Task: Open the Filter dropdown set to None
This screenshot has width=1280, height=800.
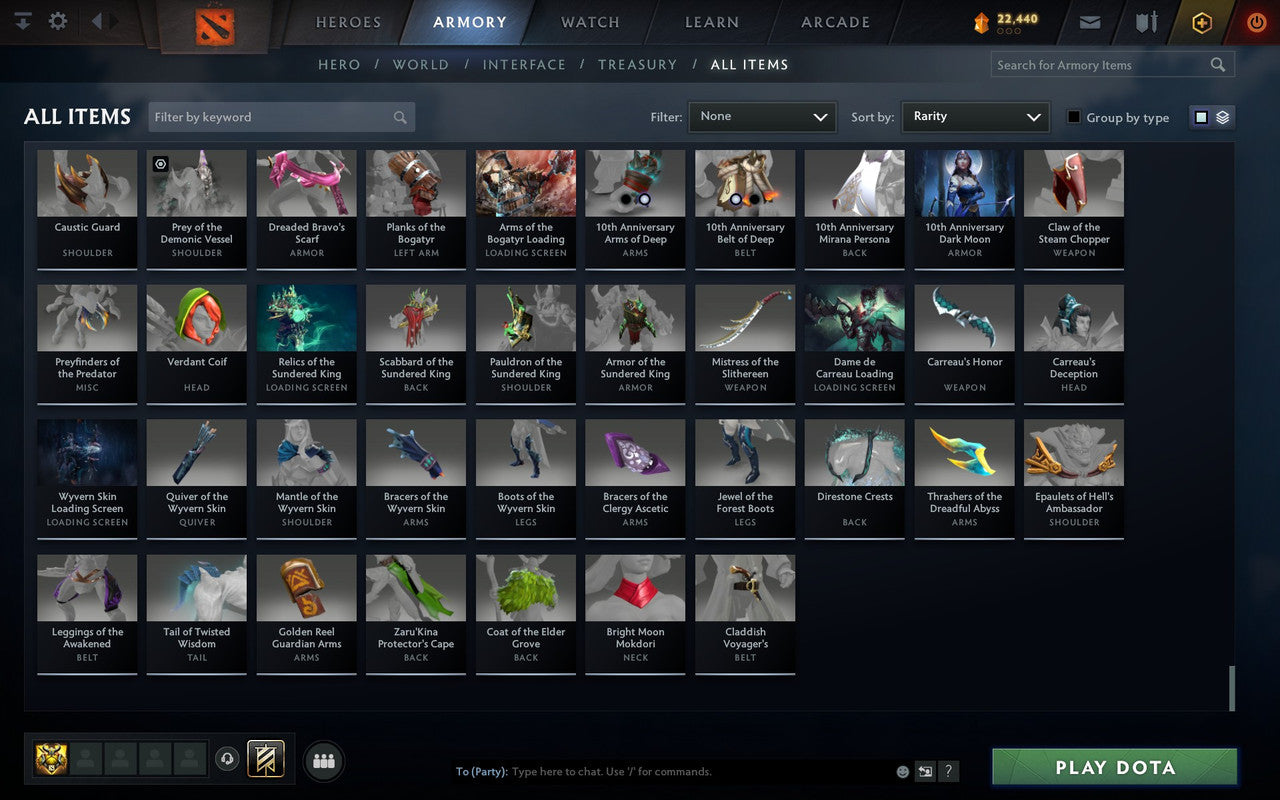Action: pyautogui.click(x=762, y=116)
